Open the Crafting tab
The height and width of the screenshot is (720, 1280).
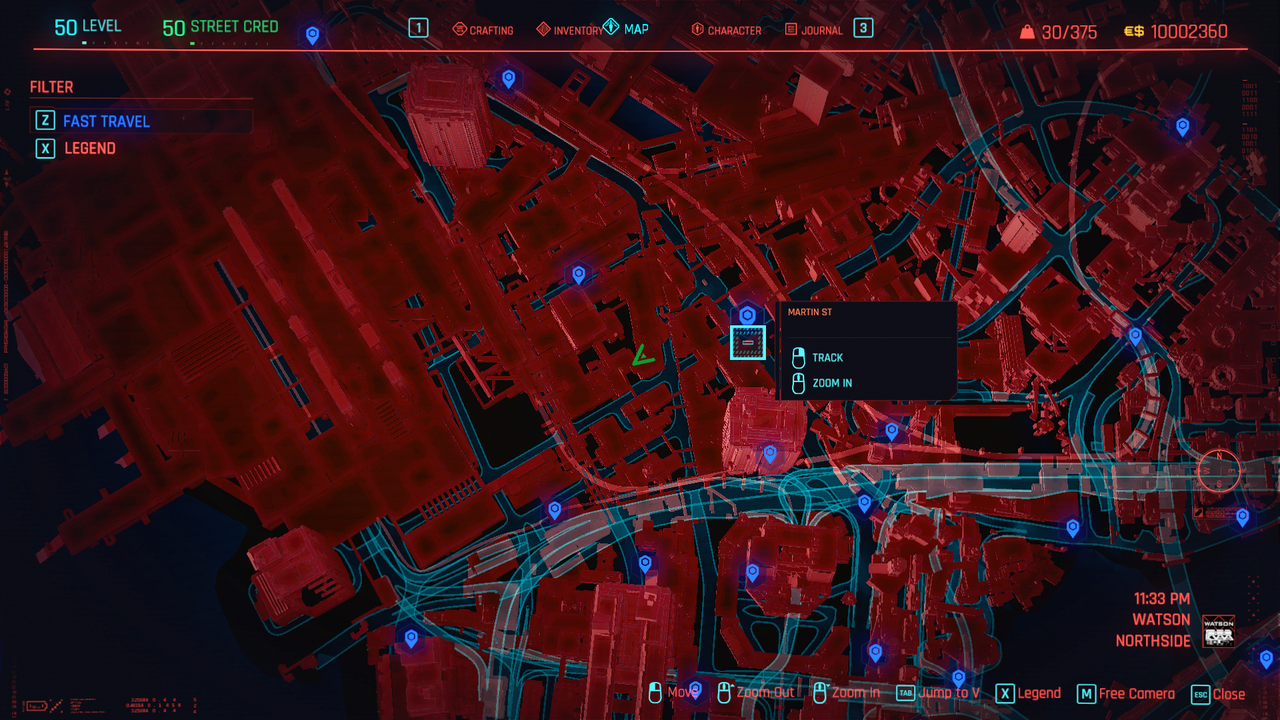pyautogui.click(x=483, y=30)
